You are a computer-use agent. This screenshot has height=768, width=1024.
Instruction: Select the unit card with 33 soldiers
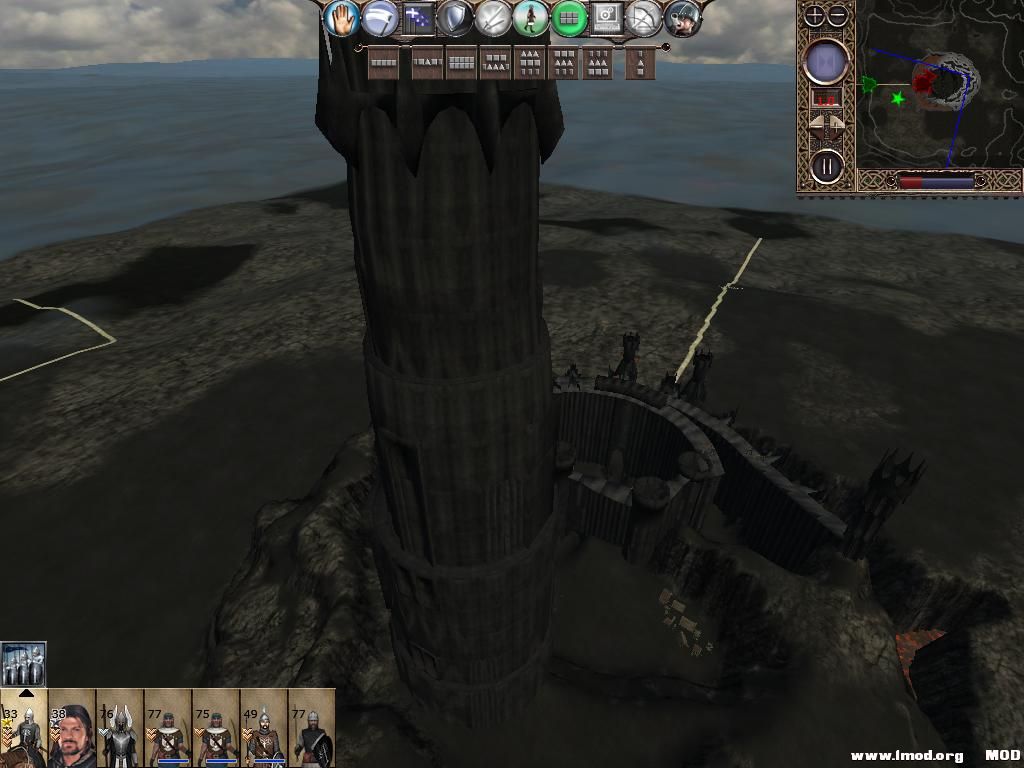tap(24, 728)
